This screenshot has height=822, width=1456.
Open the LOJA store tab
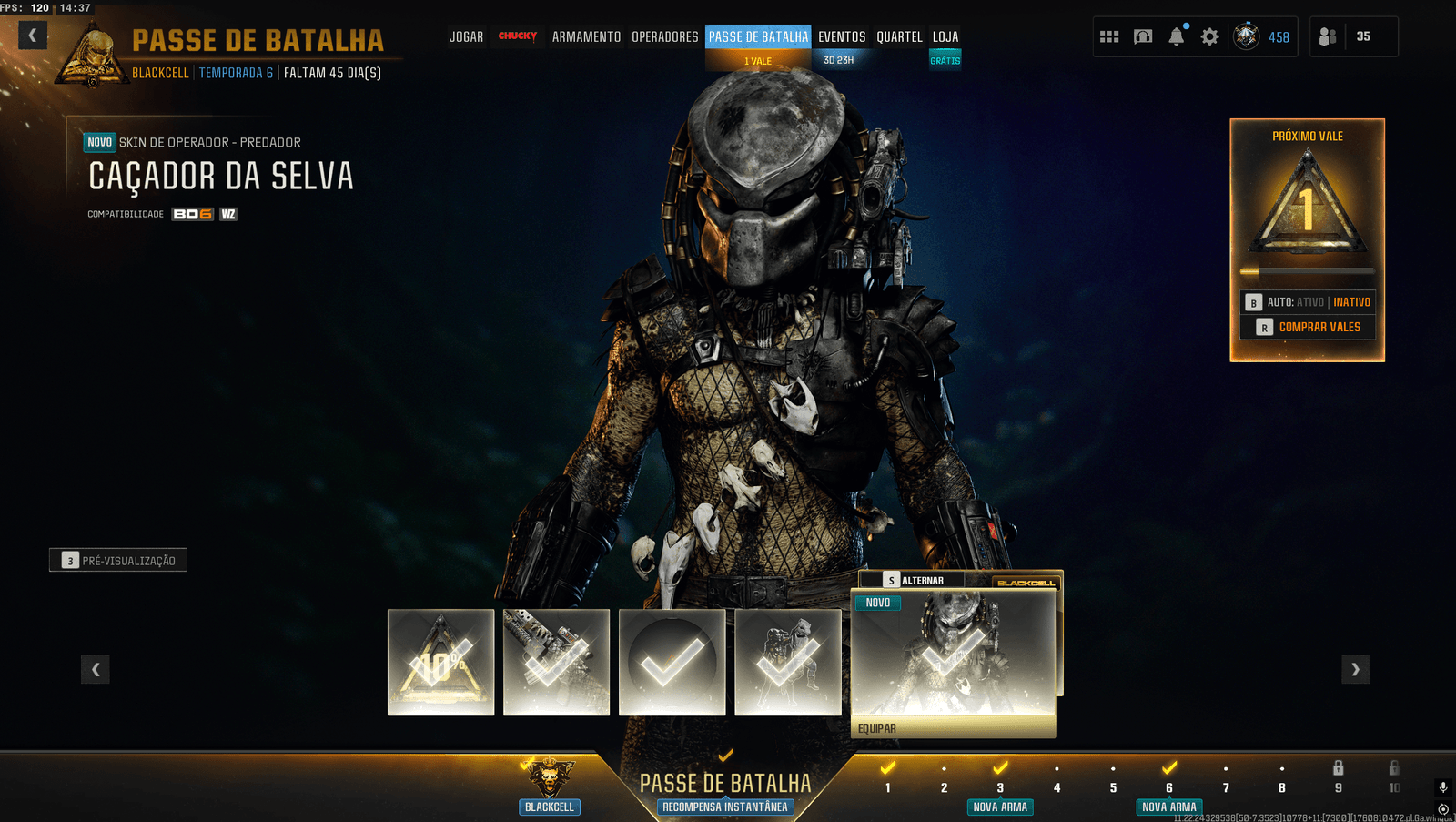tap(945, 37)
